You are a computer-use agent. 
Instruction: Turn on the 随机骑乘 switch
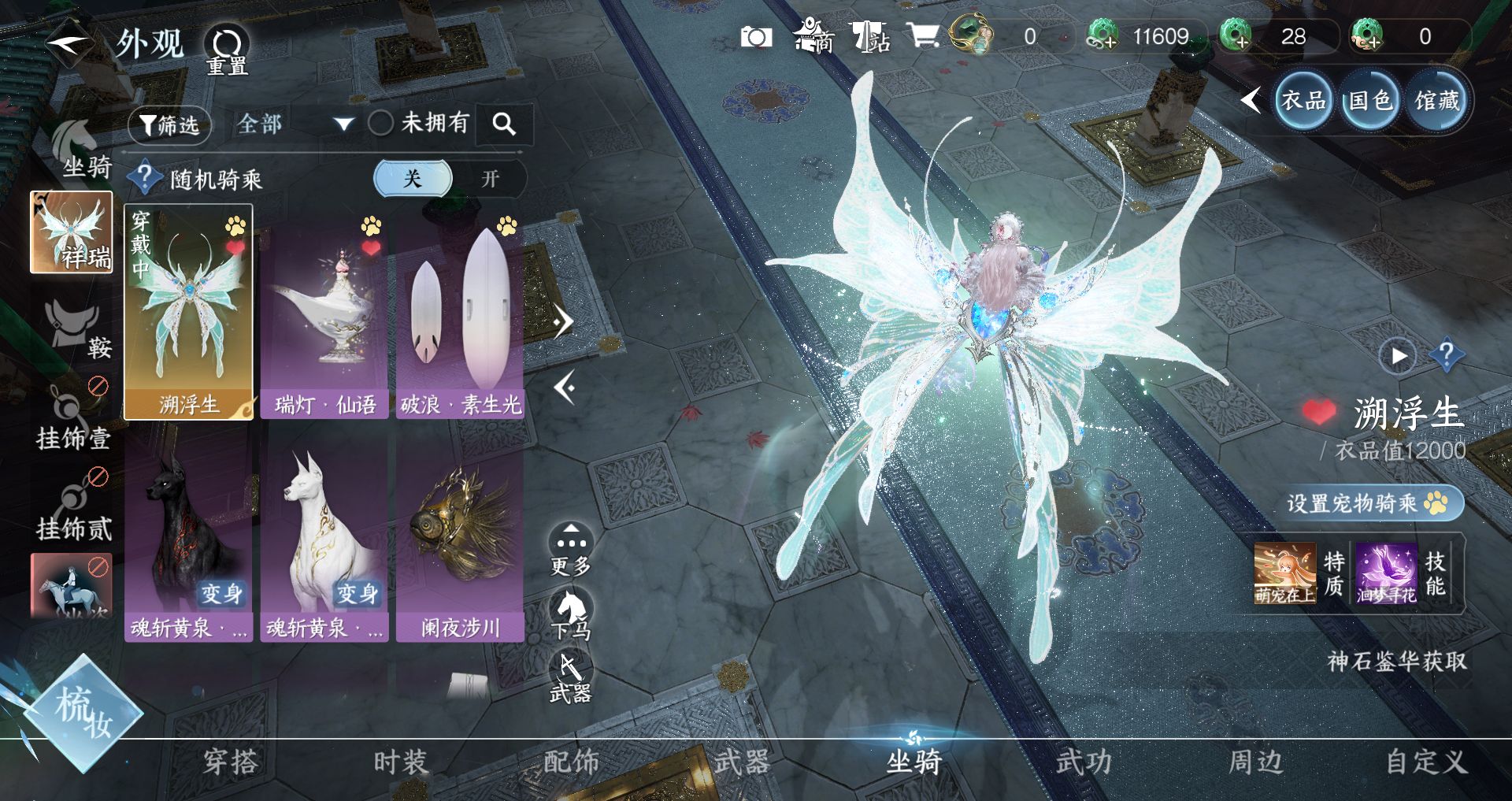[x=490, y=179]
